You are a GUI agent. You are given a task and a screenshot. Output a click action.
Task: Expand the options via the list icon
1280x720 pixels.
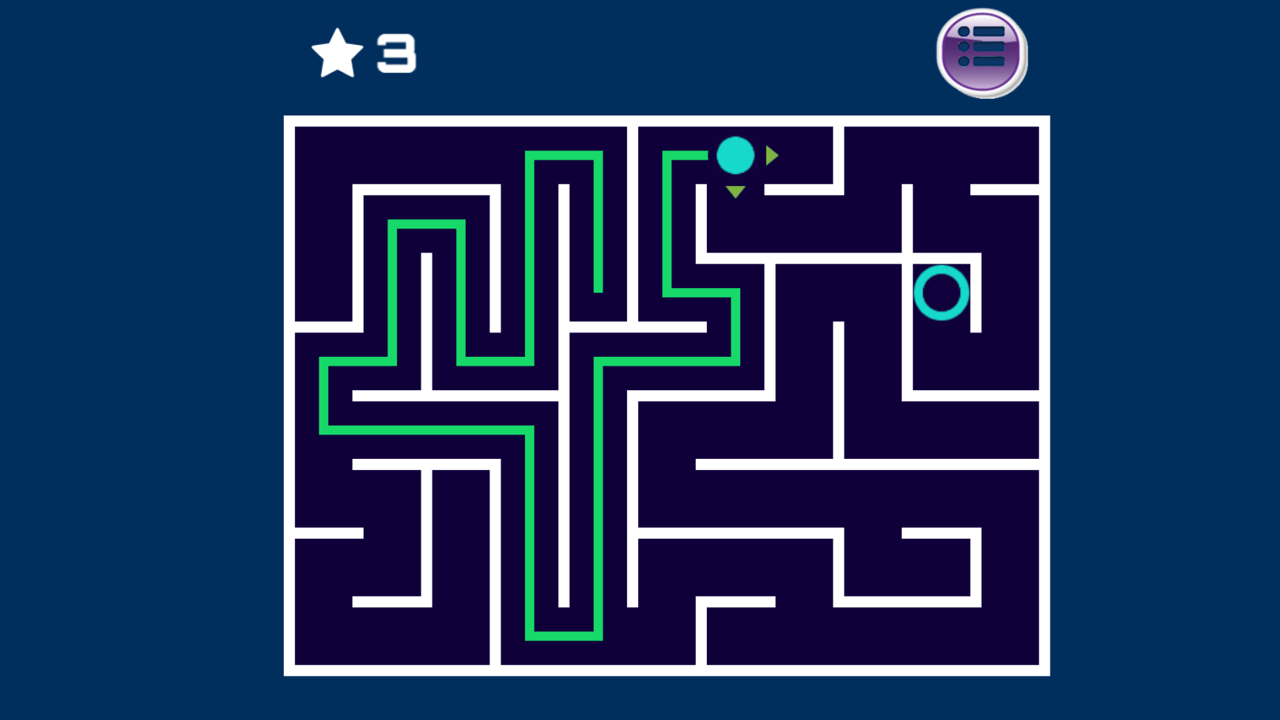point(981,54)
